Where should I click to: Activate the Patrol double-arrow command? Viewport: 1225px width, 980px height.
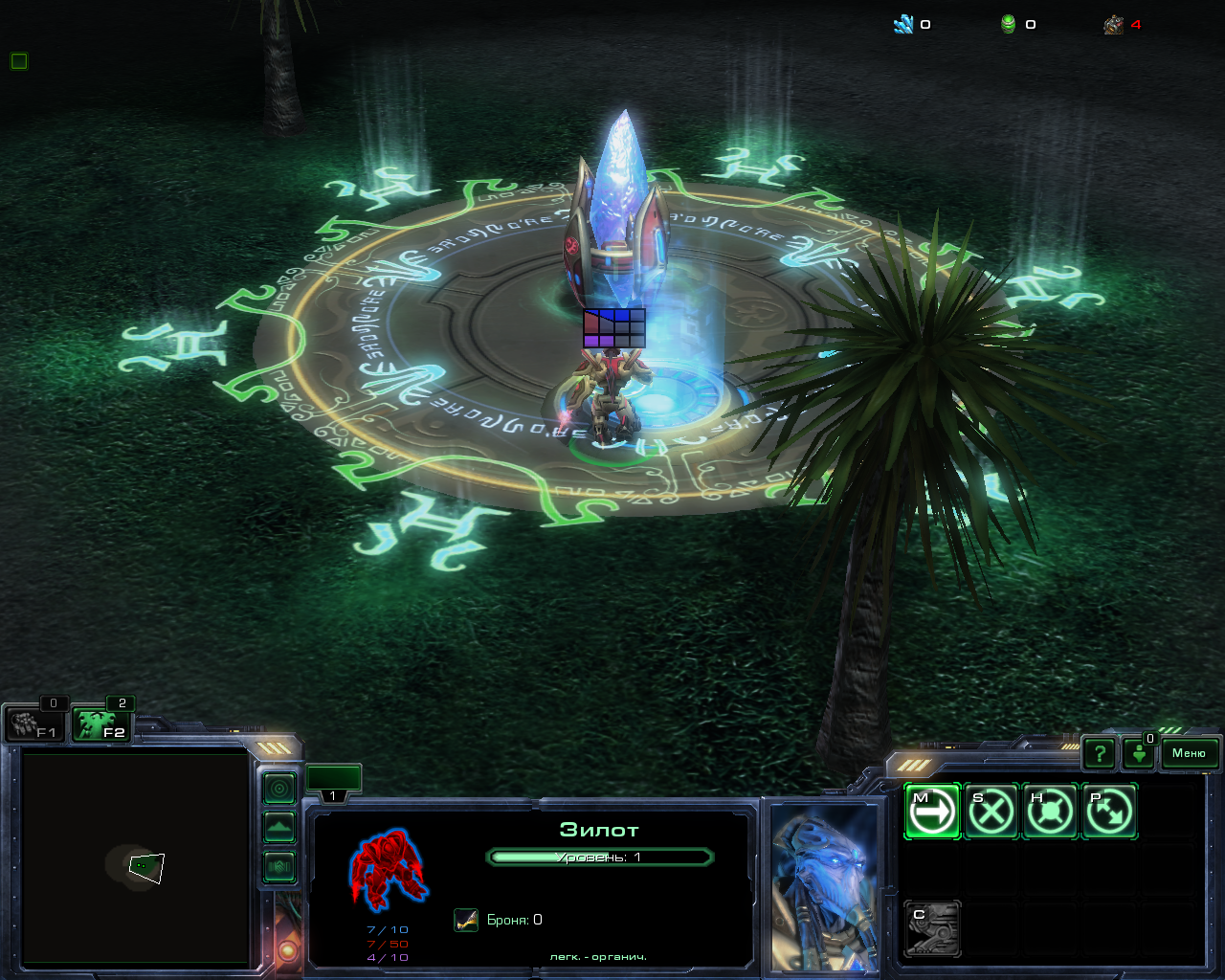pyautogui.click(x=1108, y=812)
